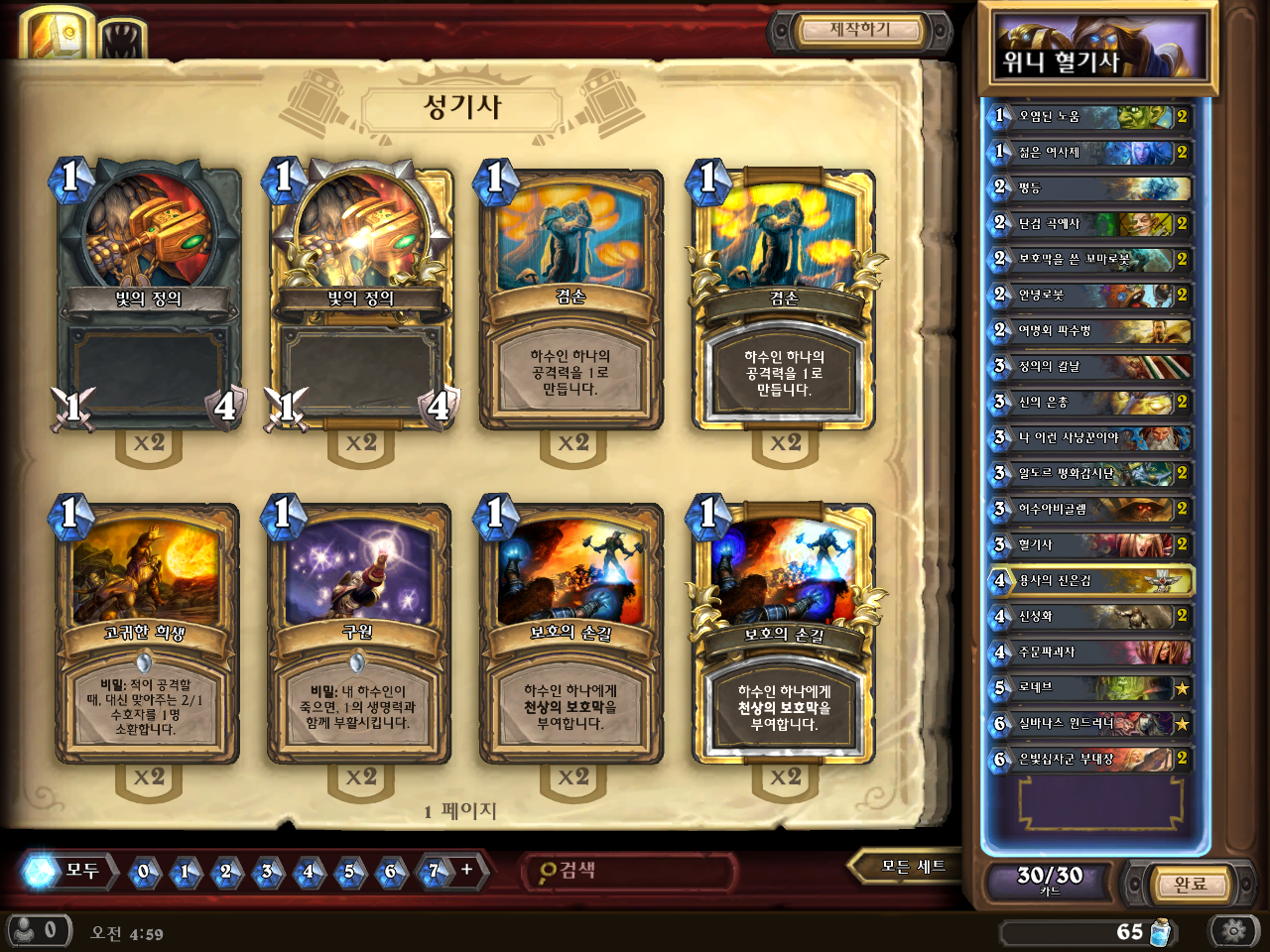This screenshot has width=1270, height=952.
Task: Pick the 고귀한 희생 secret card
Action: click(147, 633)
